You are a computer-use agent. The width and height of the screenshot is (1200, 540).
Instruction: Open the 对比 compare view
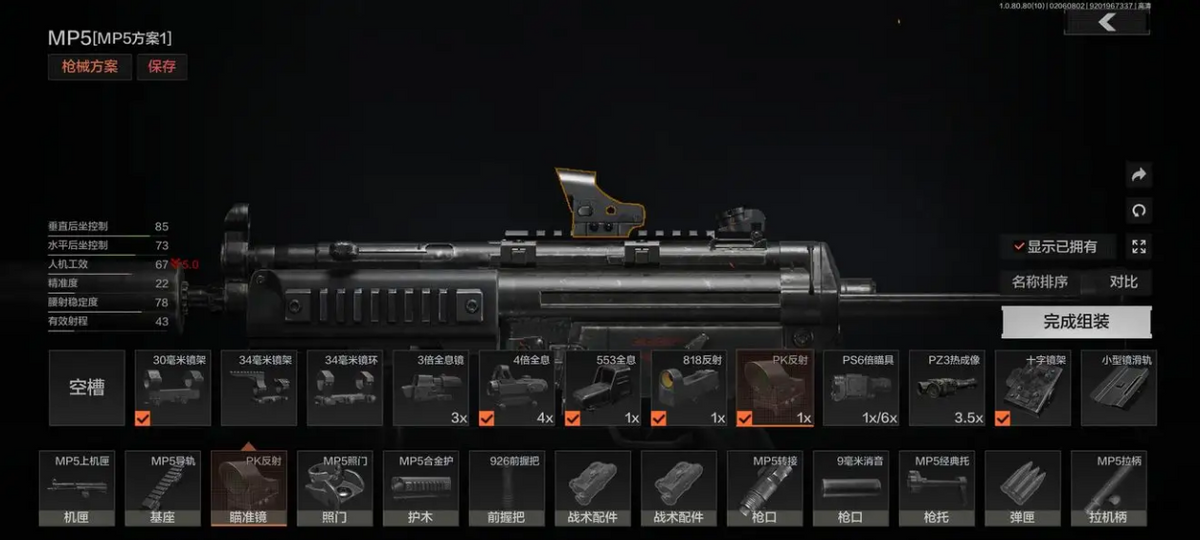click(1123, 282)
